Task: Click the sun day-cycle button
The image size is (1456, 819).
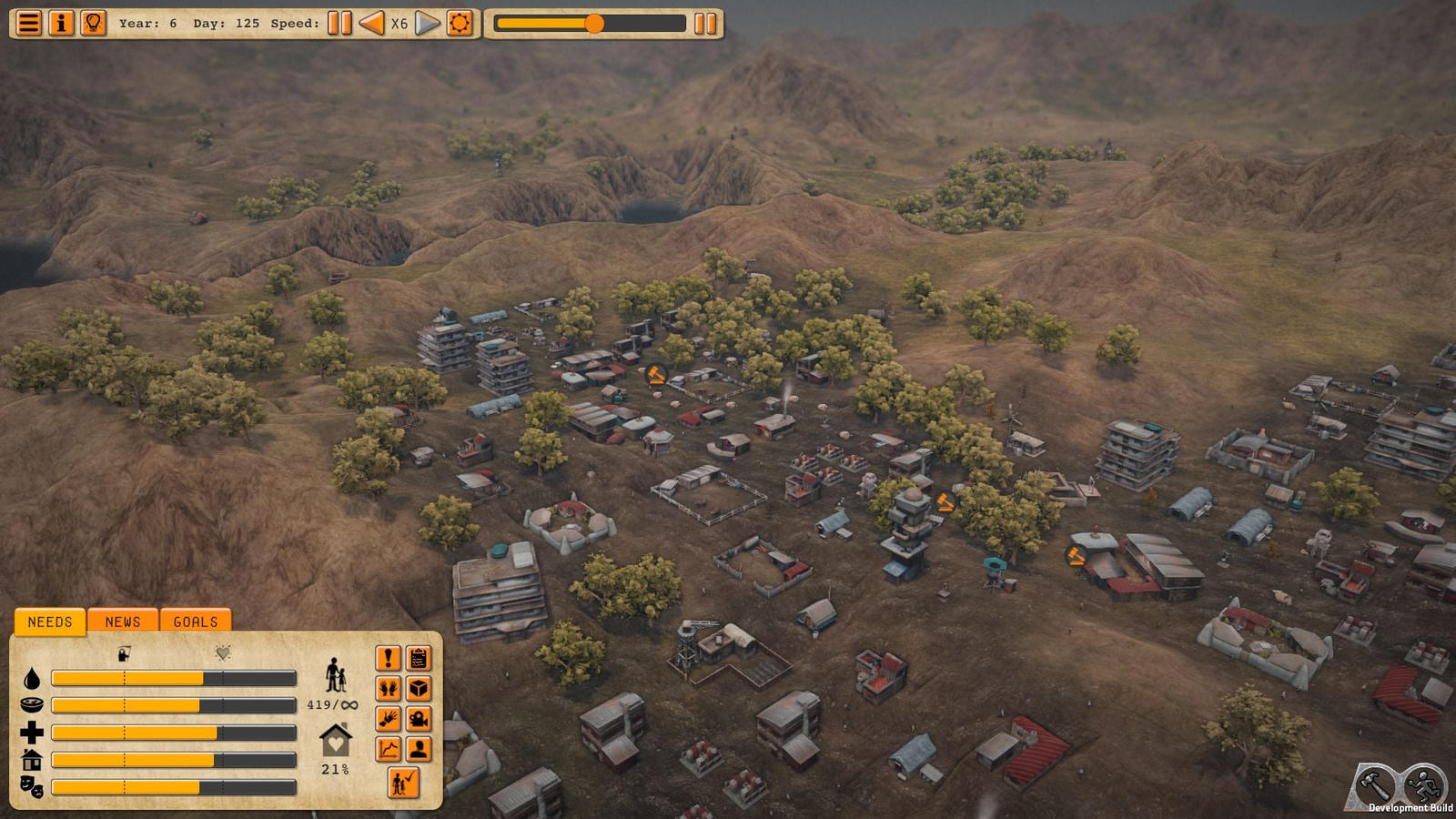Action: (460, 23)
